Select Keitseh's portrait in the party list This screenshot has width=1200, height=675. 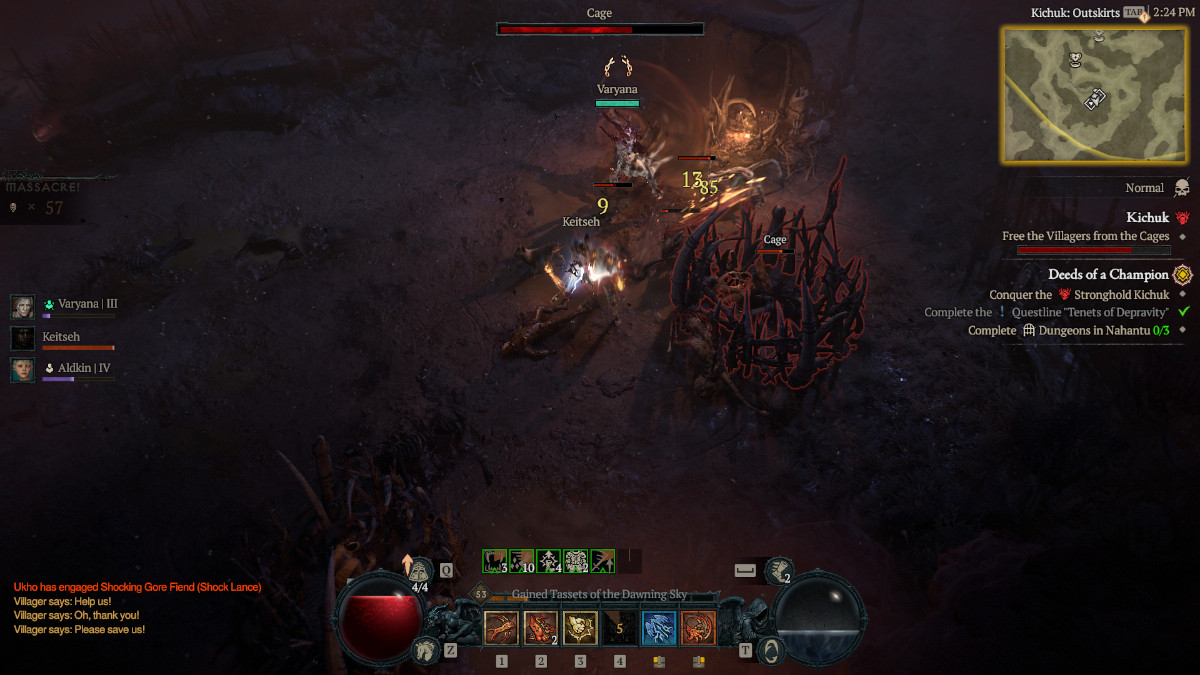click(23, 338)
